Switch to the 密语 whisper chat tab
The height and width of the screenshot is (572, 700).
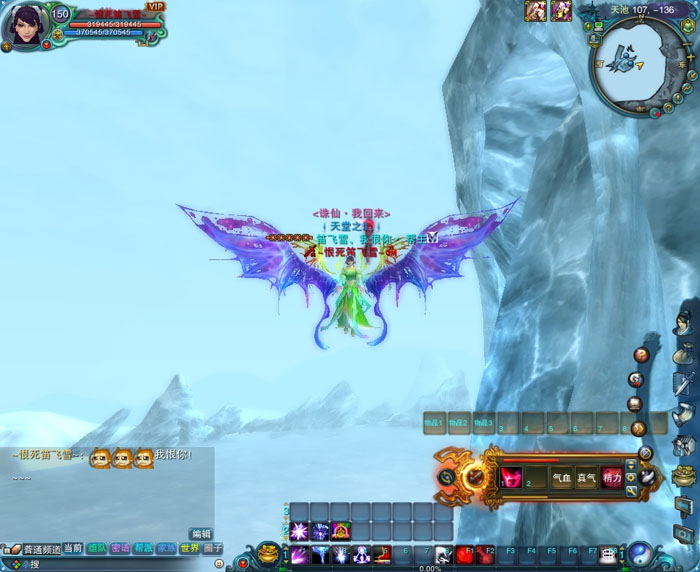120,548
